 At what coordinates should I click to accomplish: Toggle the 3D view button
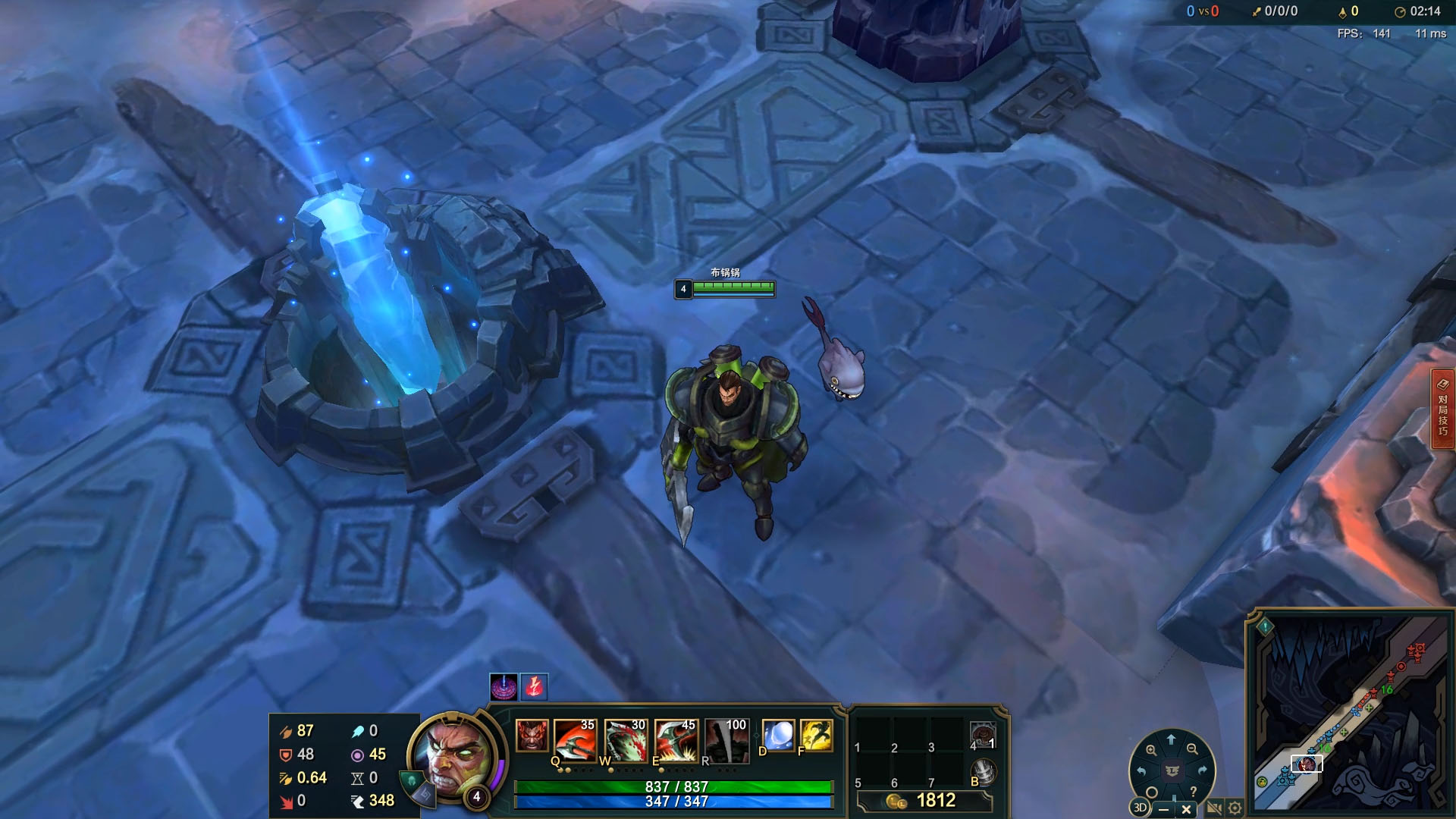click(1140, 808)
